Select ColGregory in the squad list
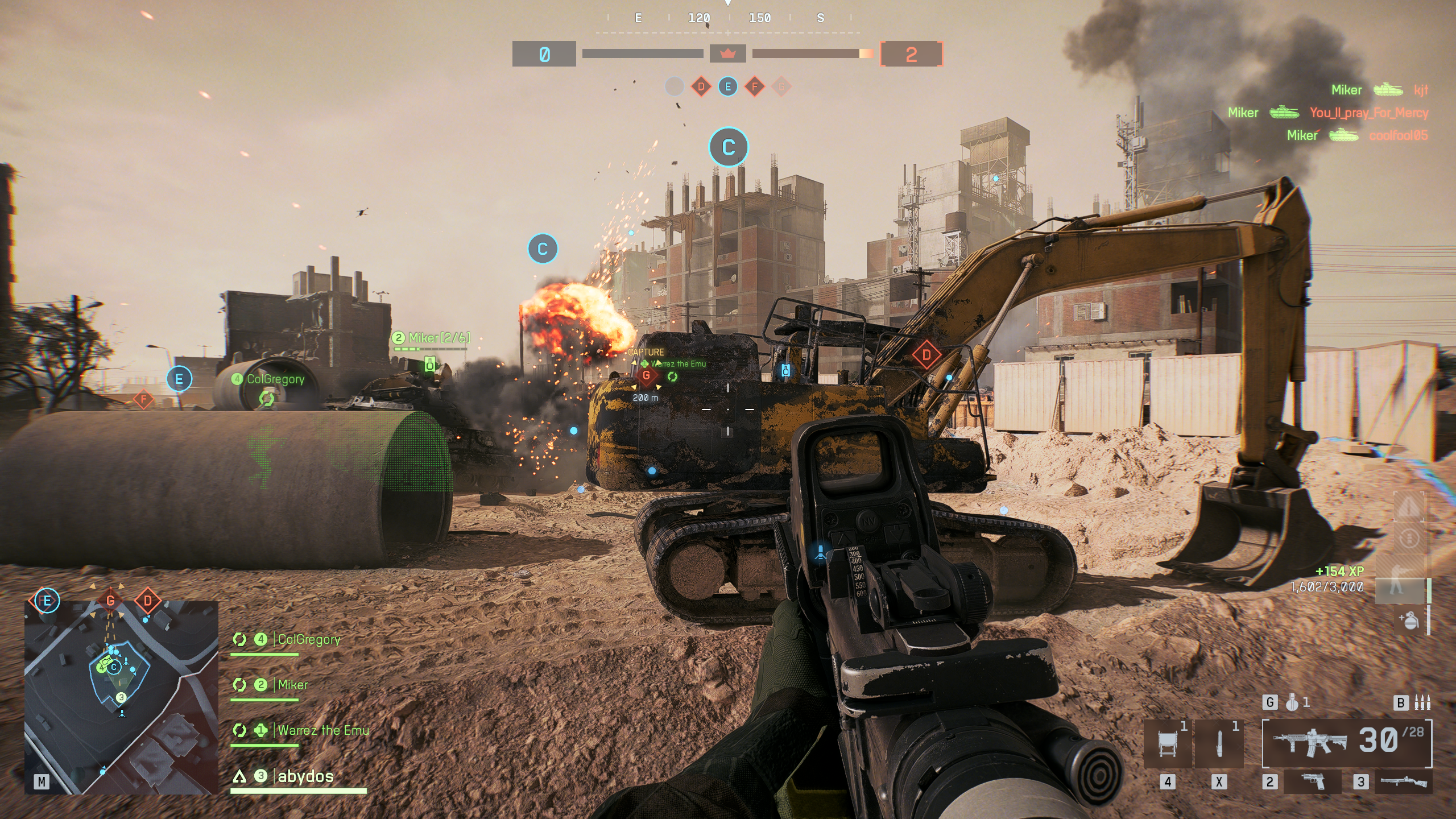This screenshot has height=819, width=1456. pyautogui.click(x=309, y=640)
